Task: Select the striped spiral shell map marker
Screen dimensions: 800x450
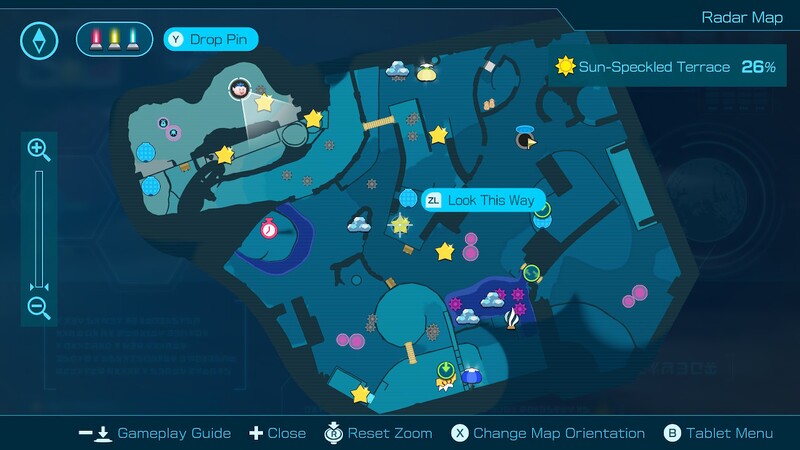Action: 514,319
